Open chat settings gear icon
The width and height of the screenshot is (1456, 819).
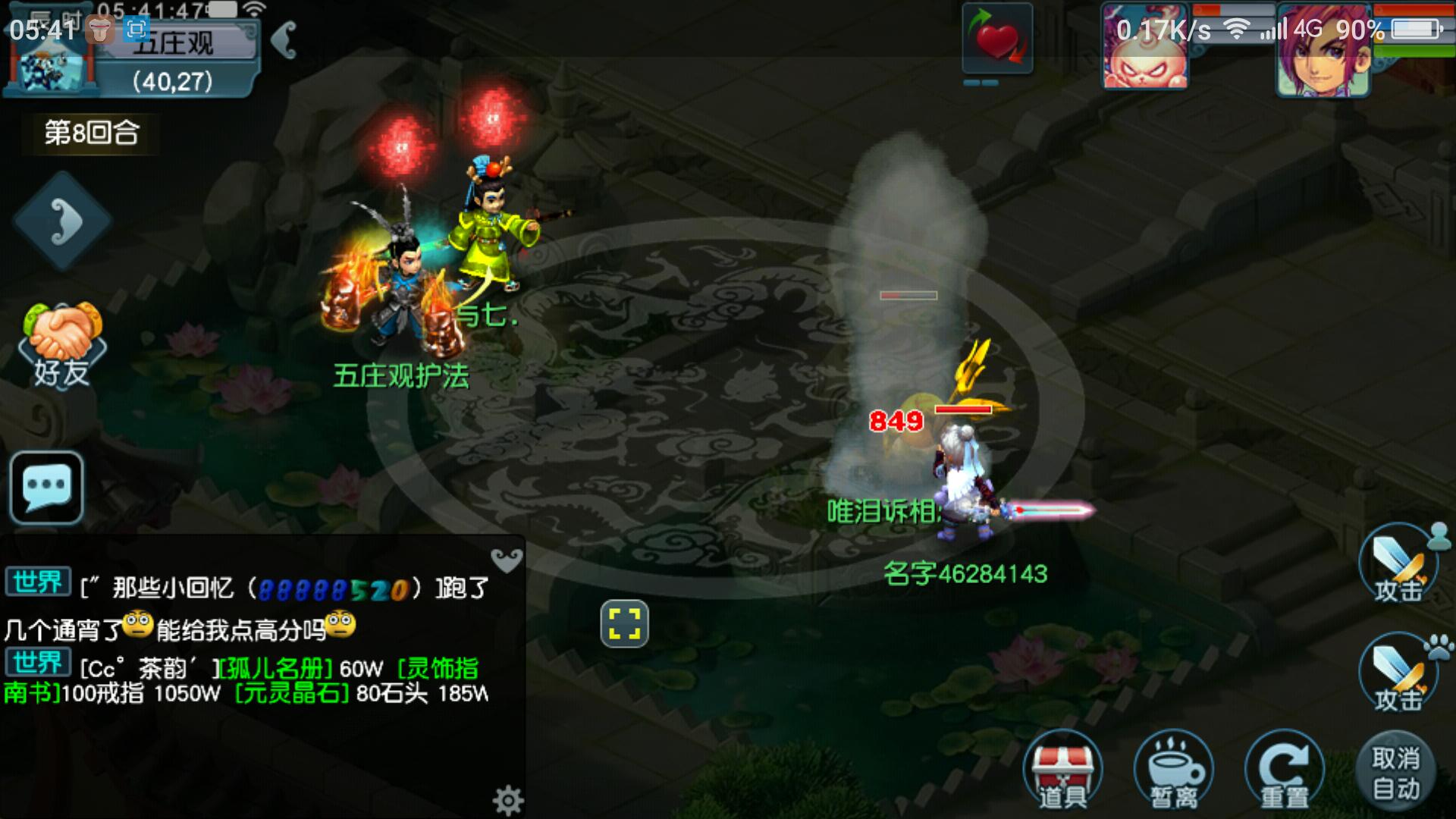pos(507,799)
